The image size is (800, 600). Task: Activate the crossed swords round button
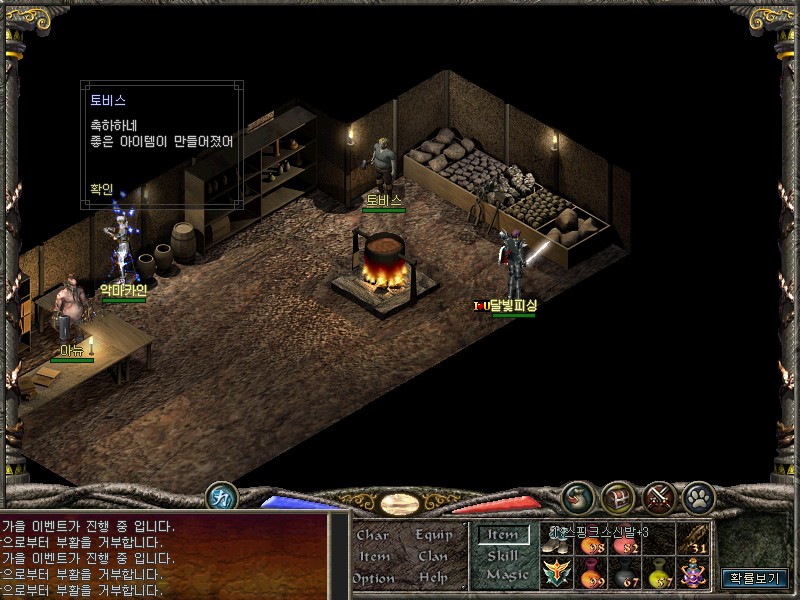point(658,497)
